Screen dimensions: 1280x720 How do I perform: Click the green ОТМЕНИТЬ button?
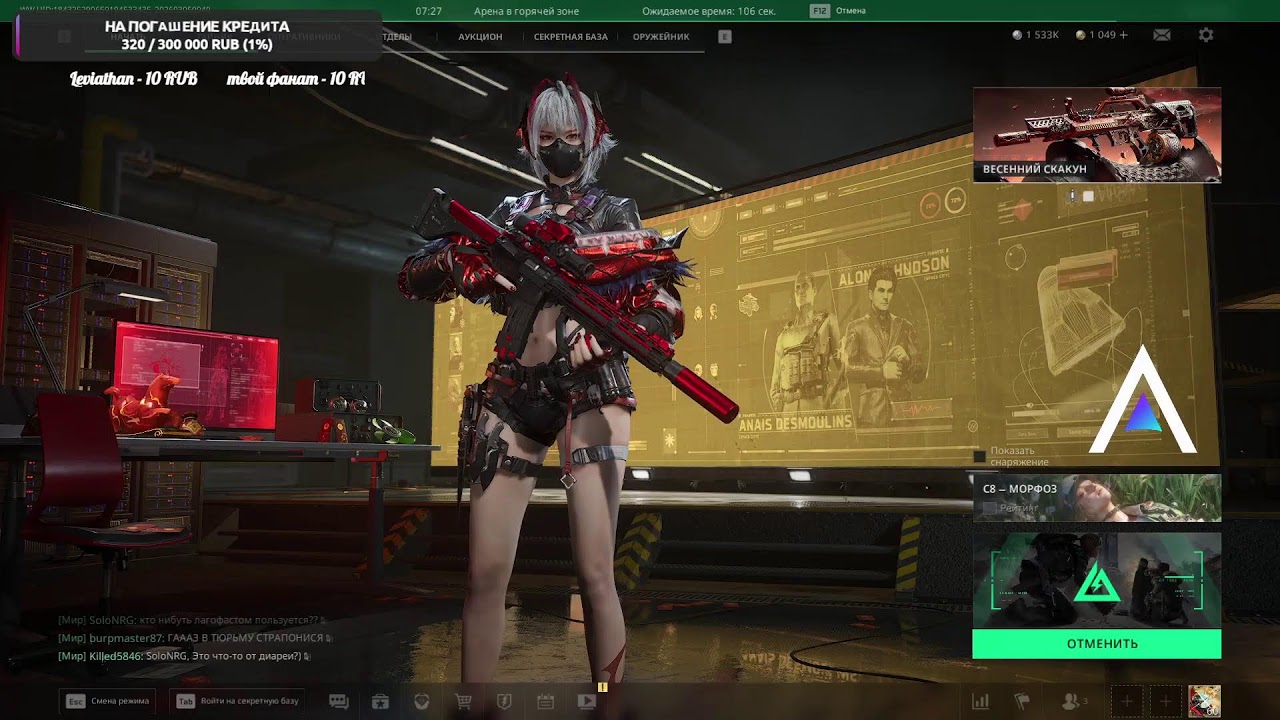[x=1096, y=644]
